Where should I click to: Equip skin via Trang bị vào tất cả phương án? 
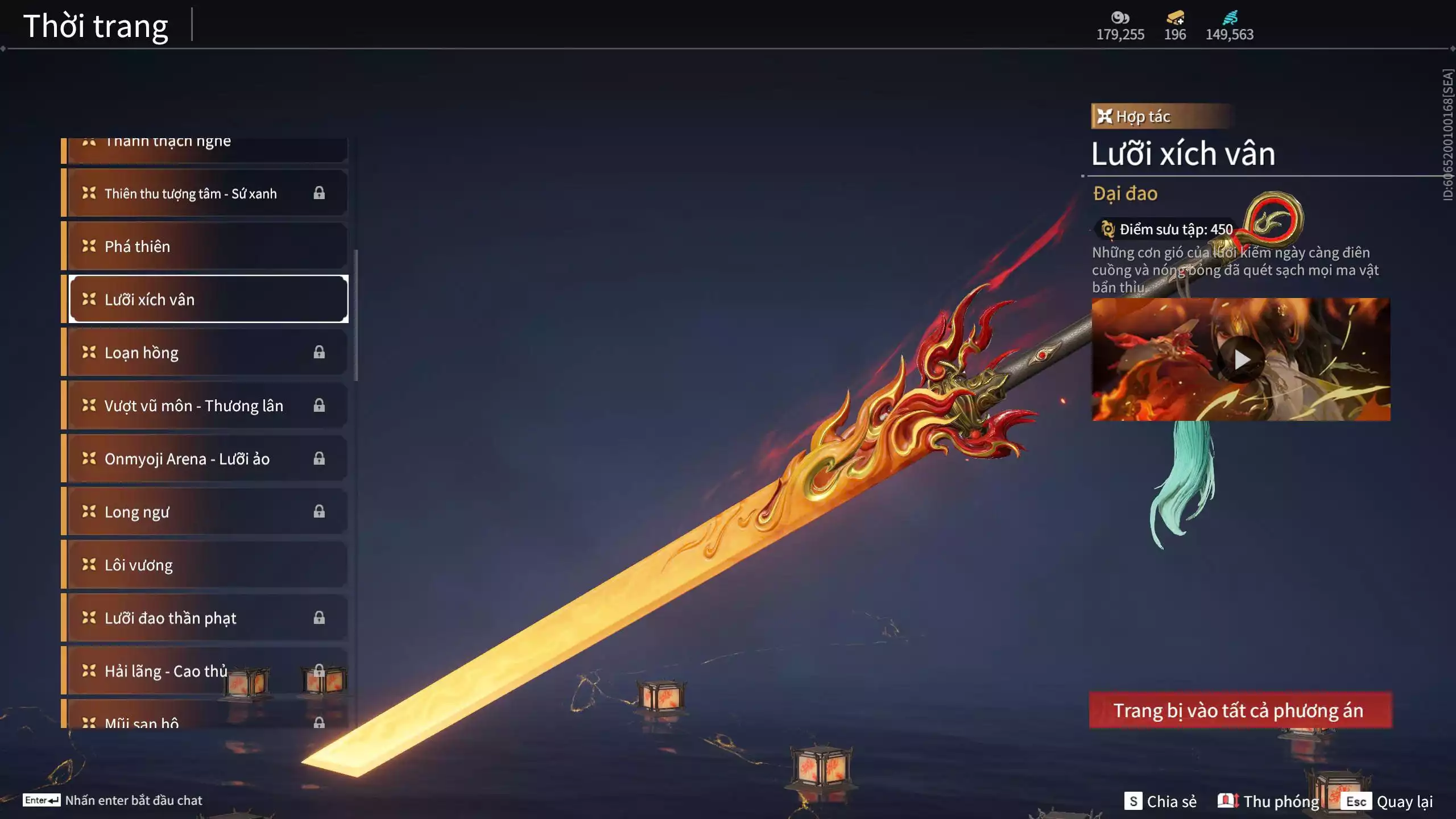[1240, 710]
